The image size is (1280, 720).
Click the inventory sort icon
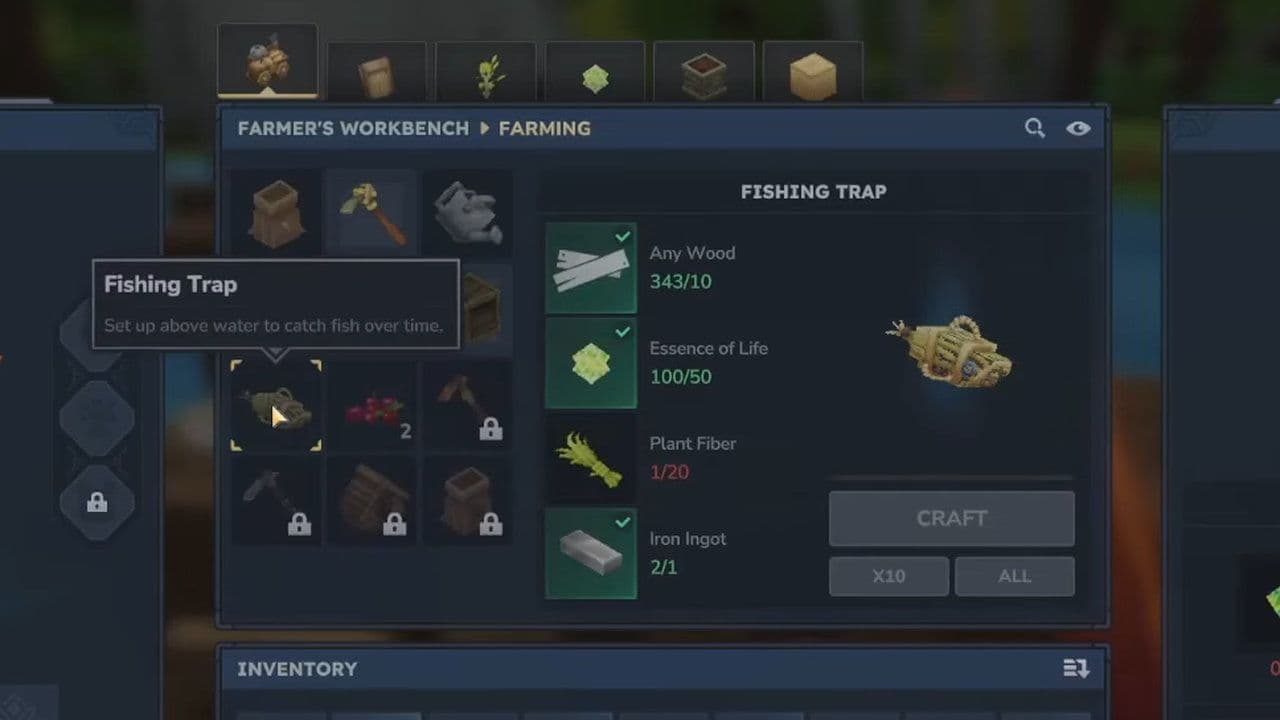pos(1075,669)
